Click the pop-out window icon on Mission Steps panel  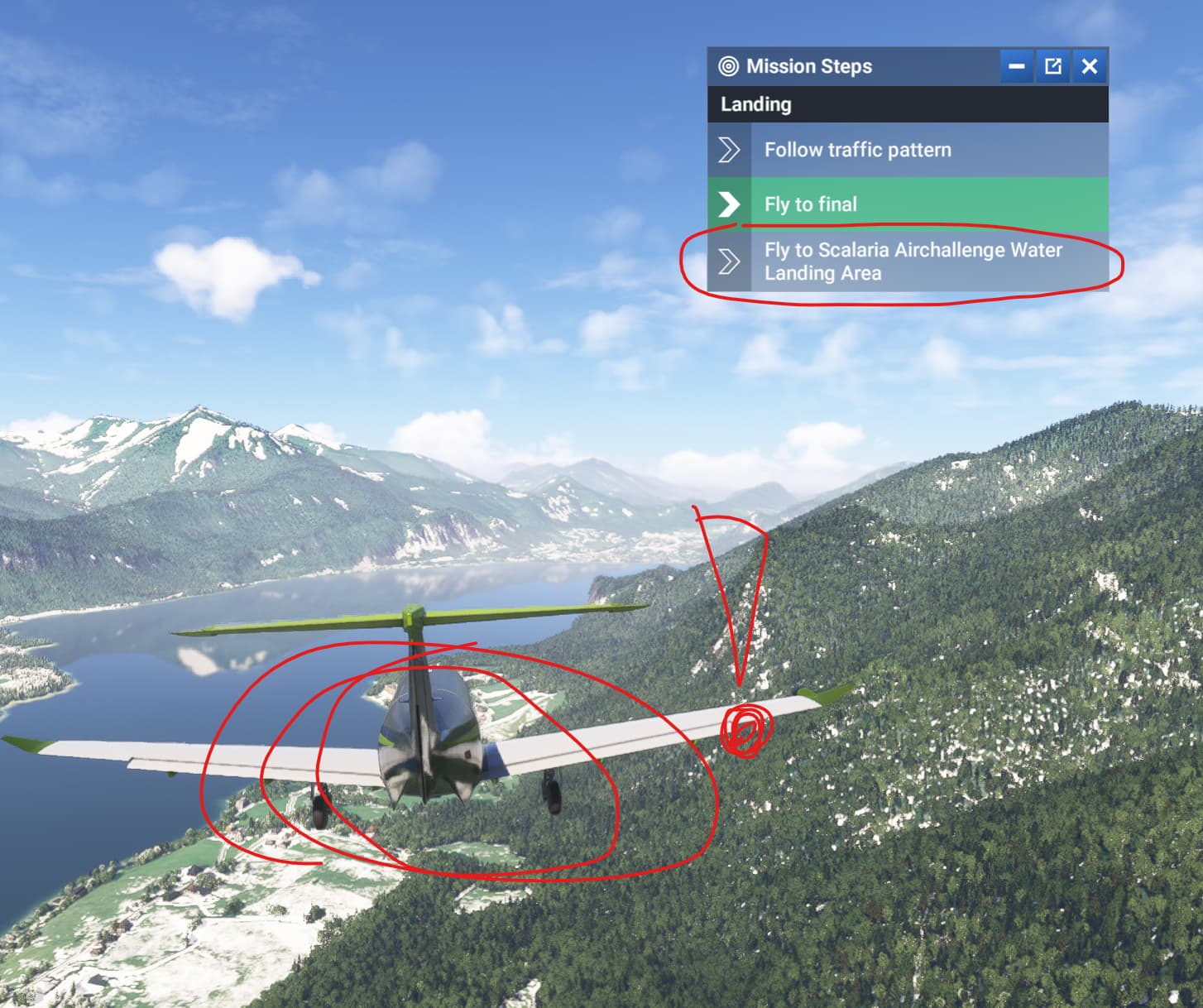(1053, 67)
